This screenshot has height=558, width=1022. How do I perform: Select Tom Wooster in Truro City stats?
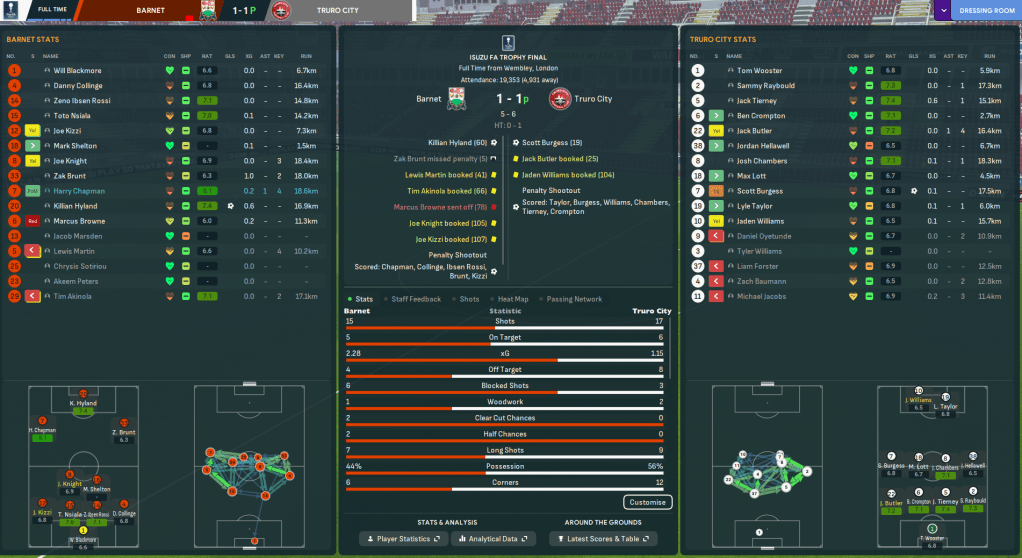(760, 71)
